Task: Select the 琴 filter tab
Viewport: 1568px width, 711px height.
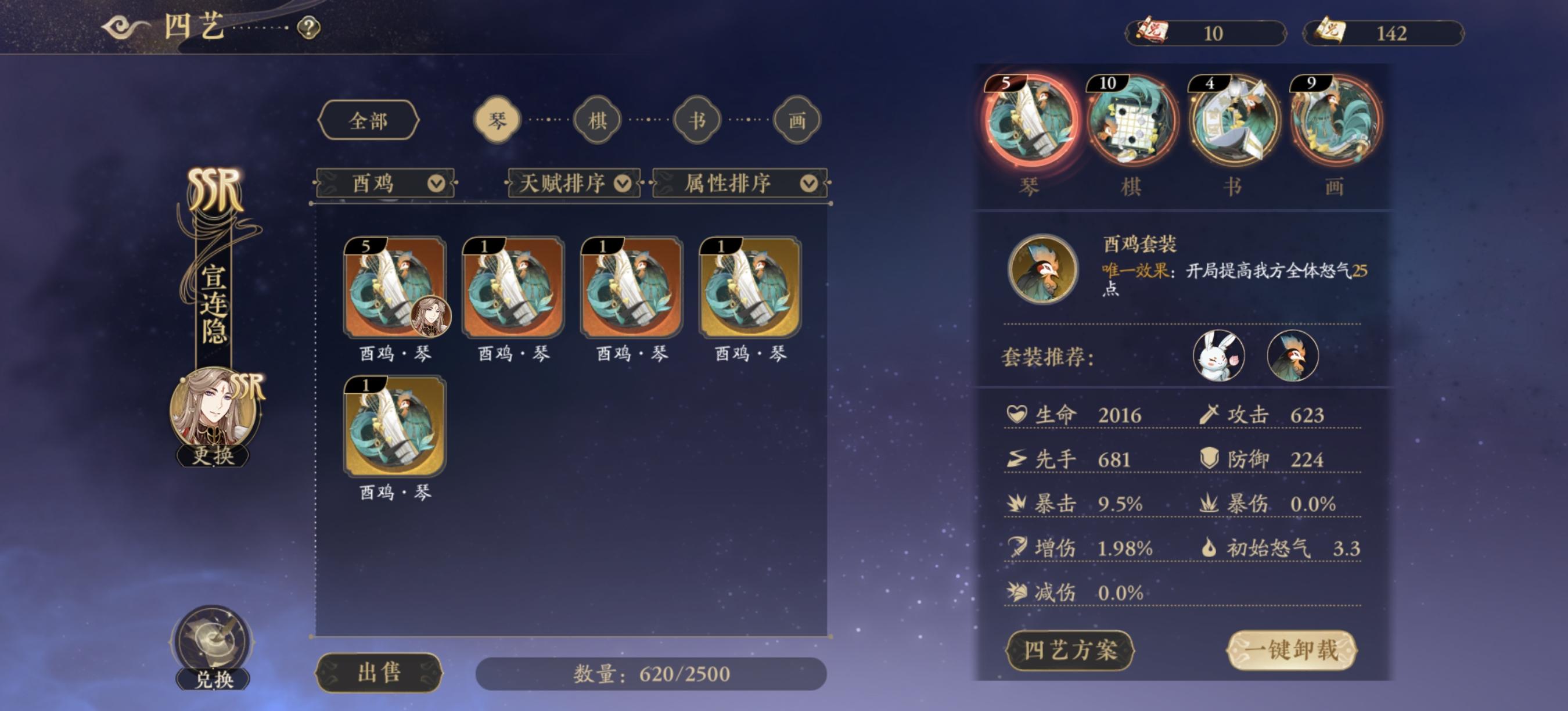Action: 497,120
